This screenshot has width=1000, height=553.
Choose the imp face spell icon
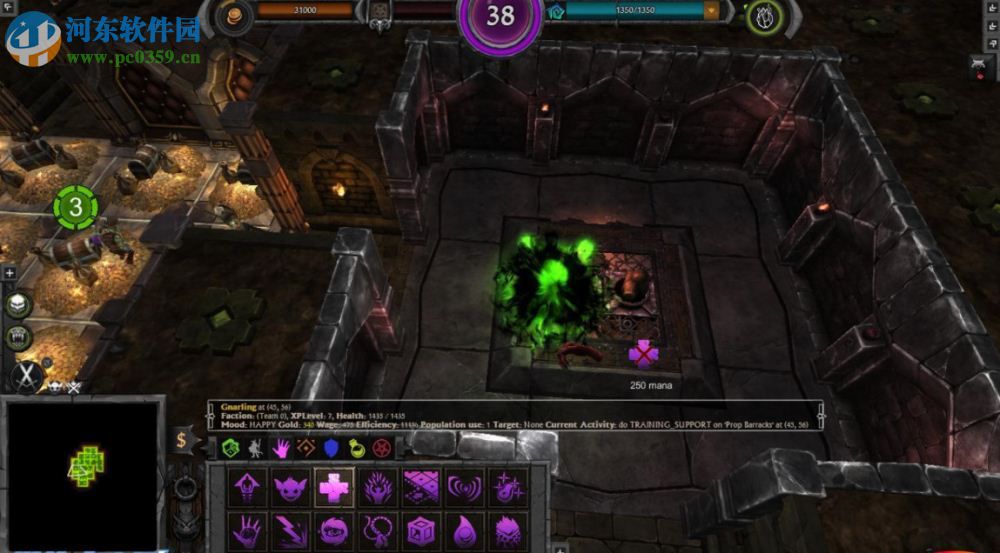pyautogui.click(x=291, y=488)
